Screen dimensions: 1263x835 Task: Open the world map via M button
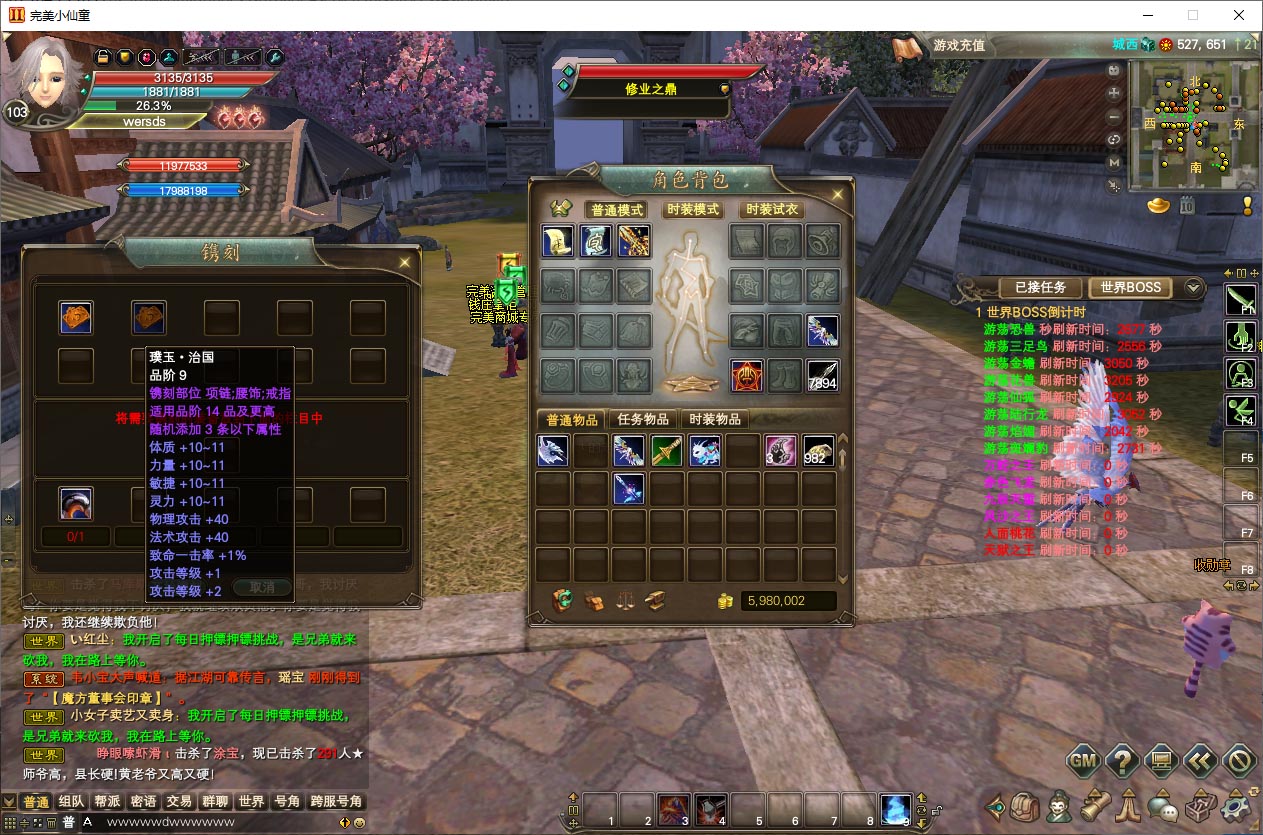[1114, 162]
